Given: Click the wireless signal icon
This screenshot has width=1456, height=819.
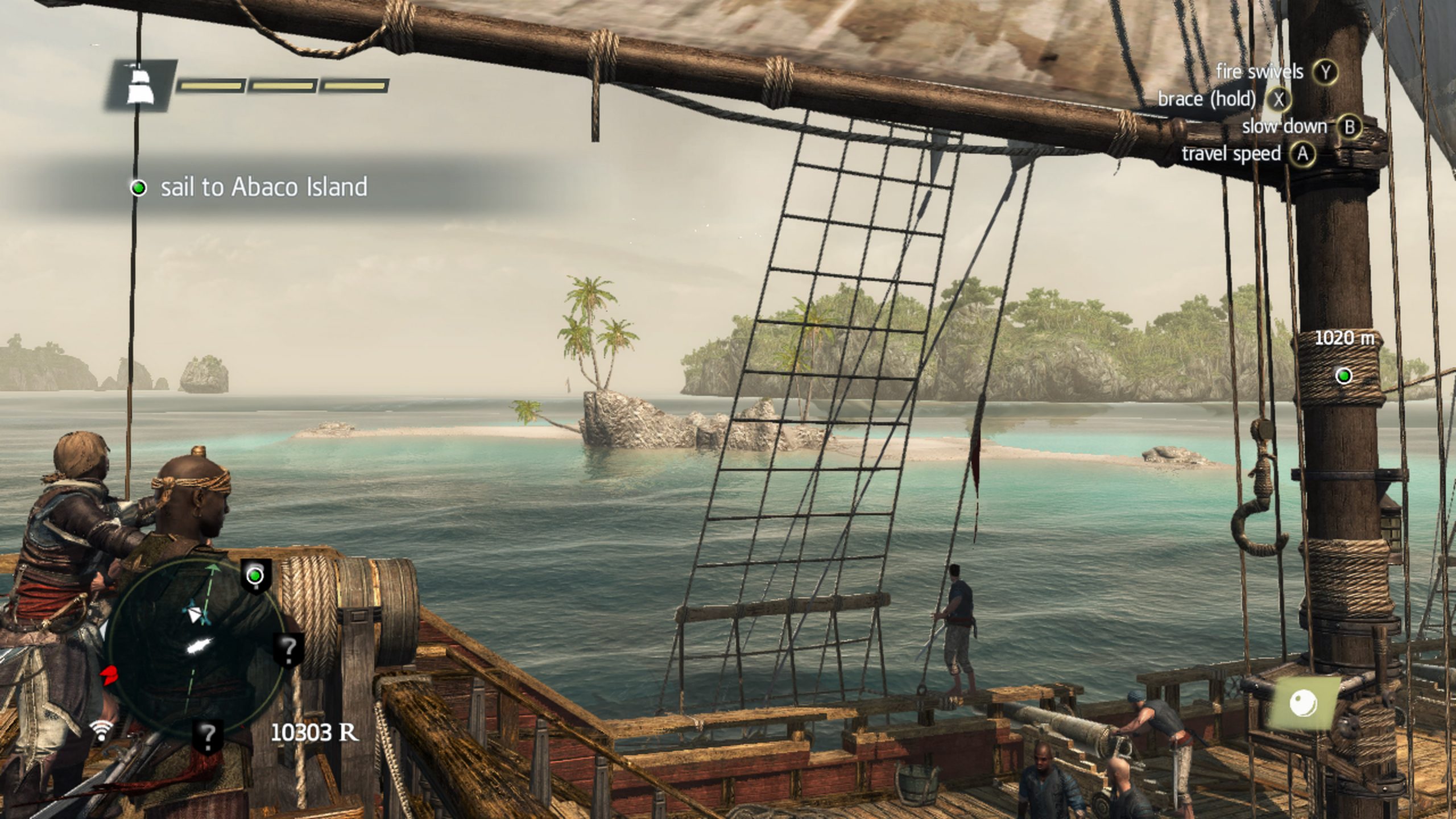Looking at the screenshot, I should coord(102,730).
